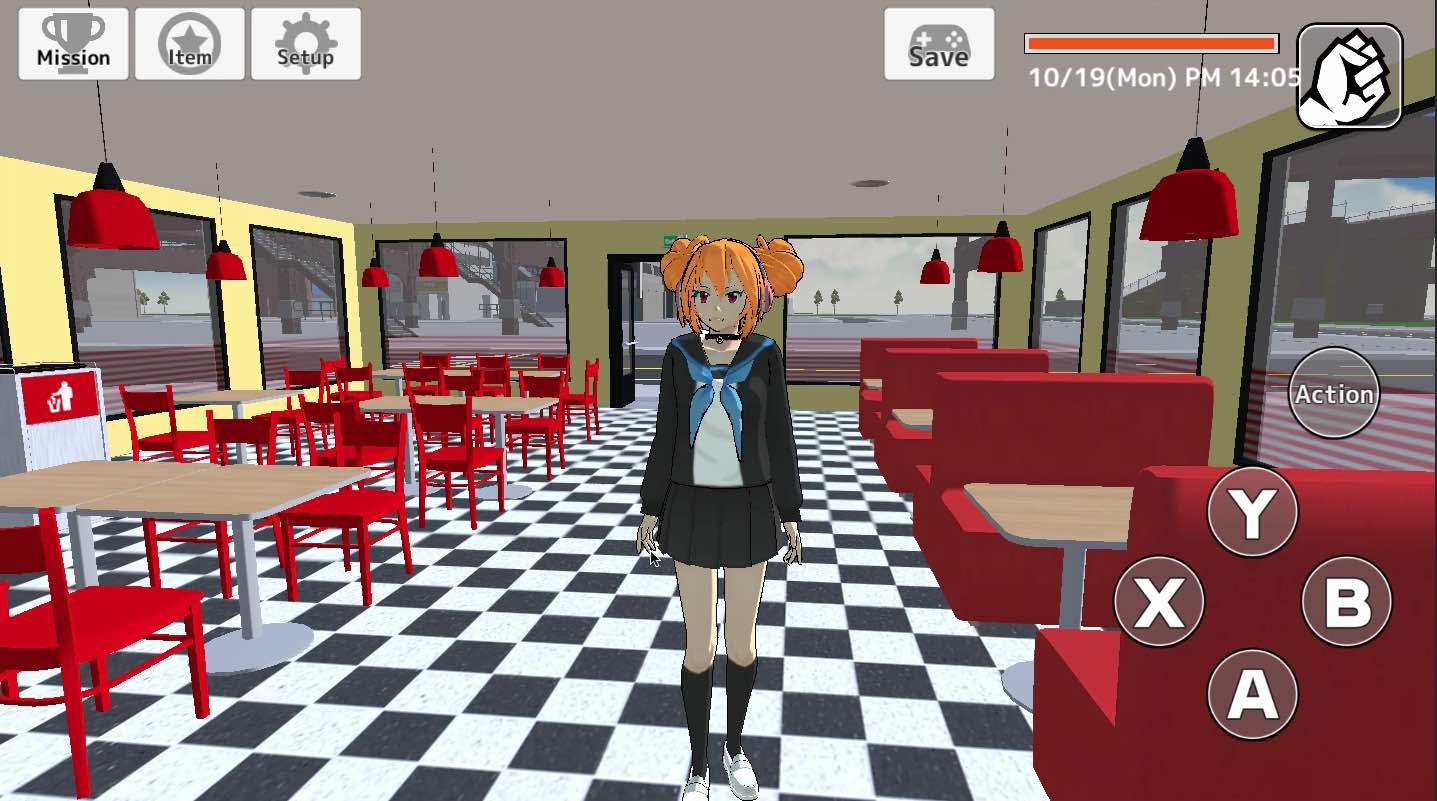Open the Mission menu
The height and width of the screenshot is (801, 1437).
tap(72, 42)
